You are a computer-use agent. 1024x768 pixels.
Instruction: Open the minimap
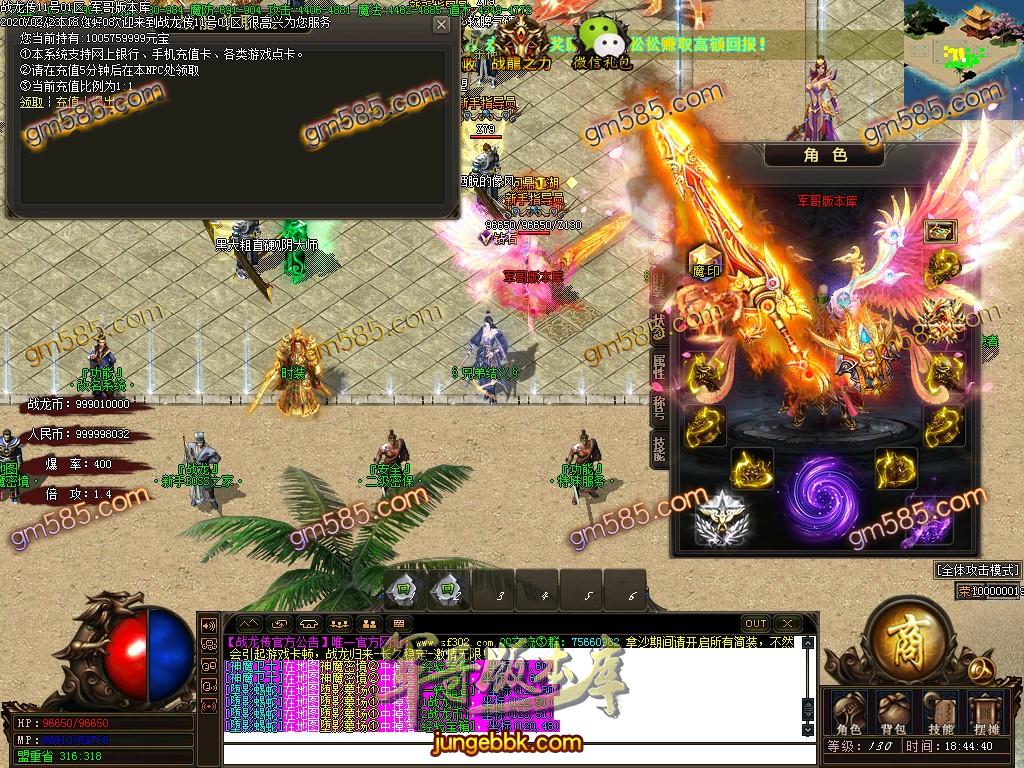coord(963,50)
